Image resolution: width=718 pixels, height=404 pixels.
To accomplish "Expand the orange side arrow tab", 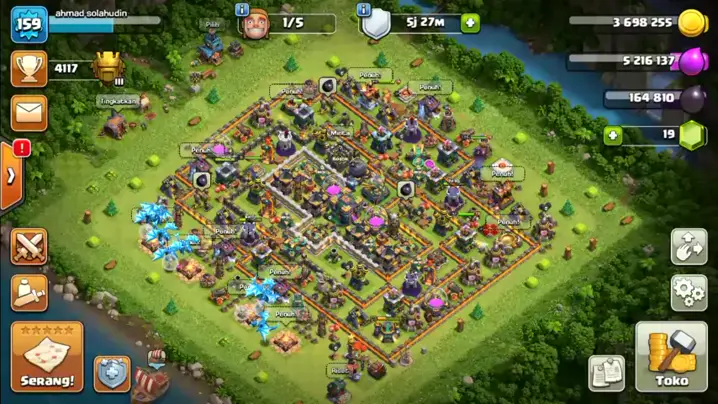I will [11, 176].
